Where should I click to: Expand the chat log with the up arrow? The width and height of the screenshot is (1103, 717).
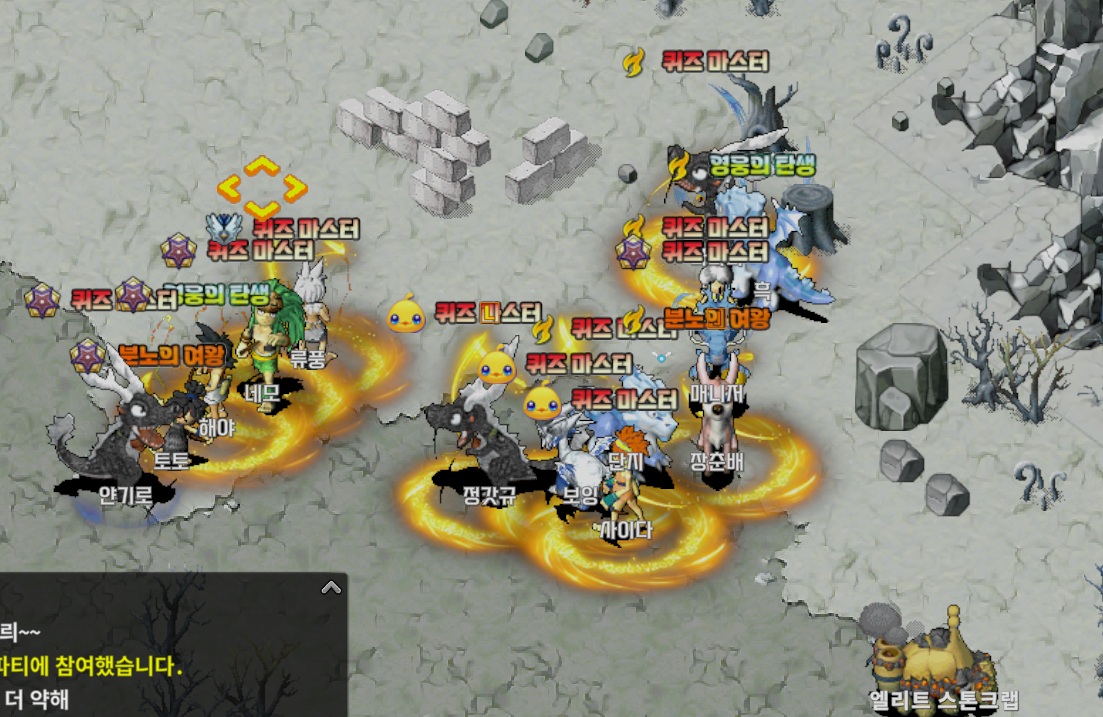329,588
